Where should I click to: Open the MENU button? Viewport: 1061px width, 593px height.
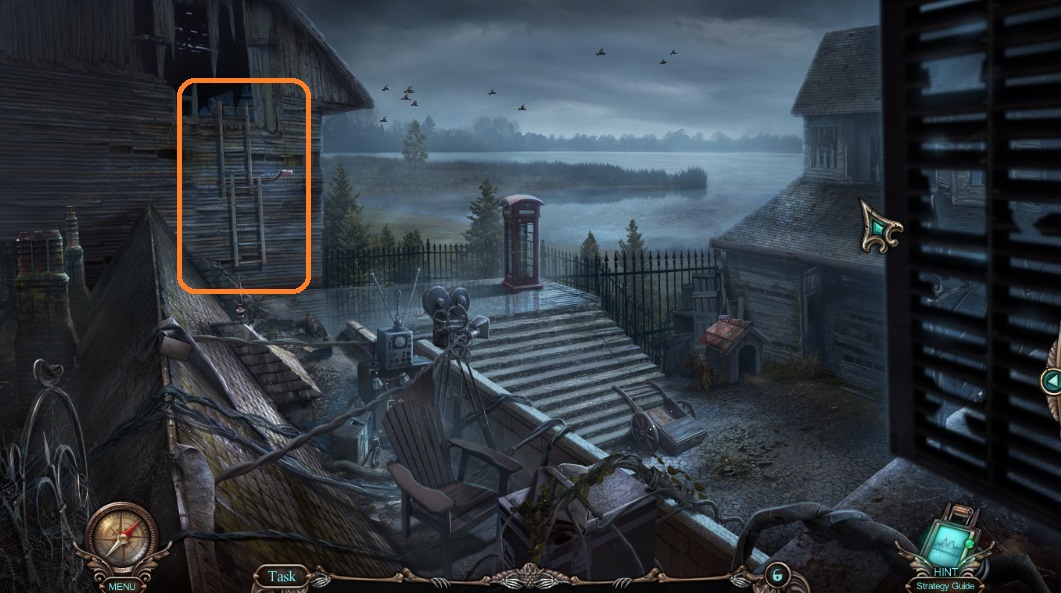pos(122,586)
